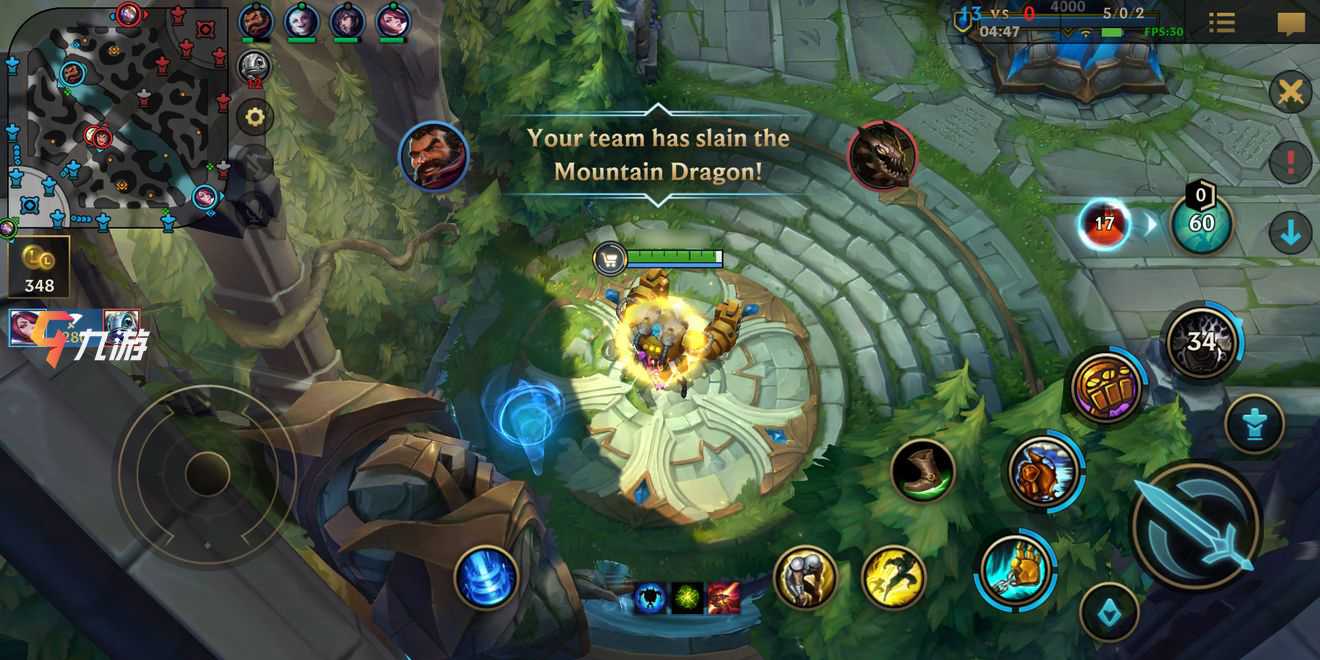Image resolution: width=1320 pixels, height=660 pixels.
Task: Cast the Rocket Grab ability
Action: click(1015, 570)
